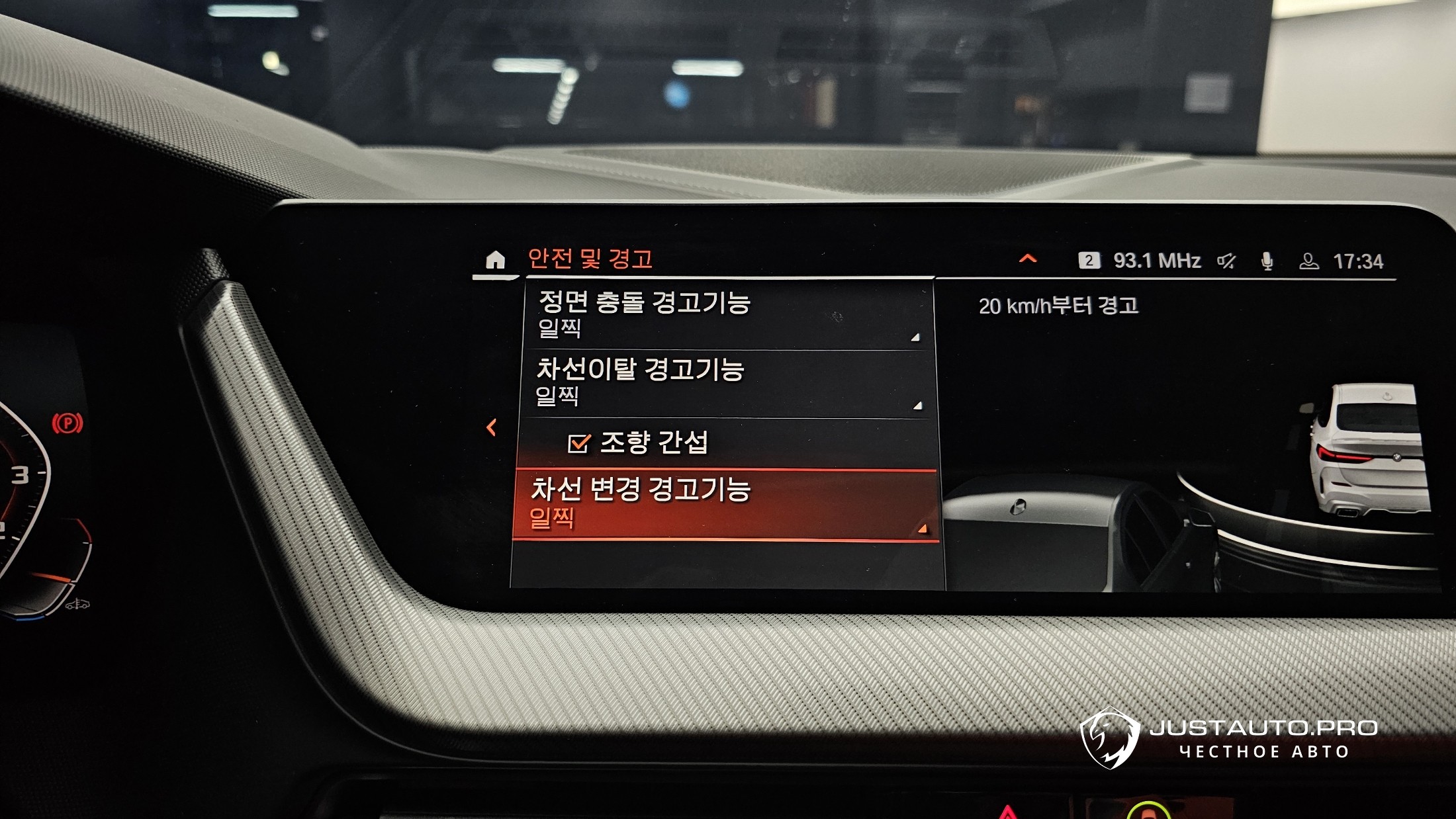Open the home screen via house icon
Viewport: 1456px width, 819px height.
point(495,260)
